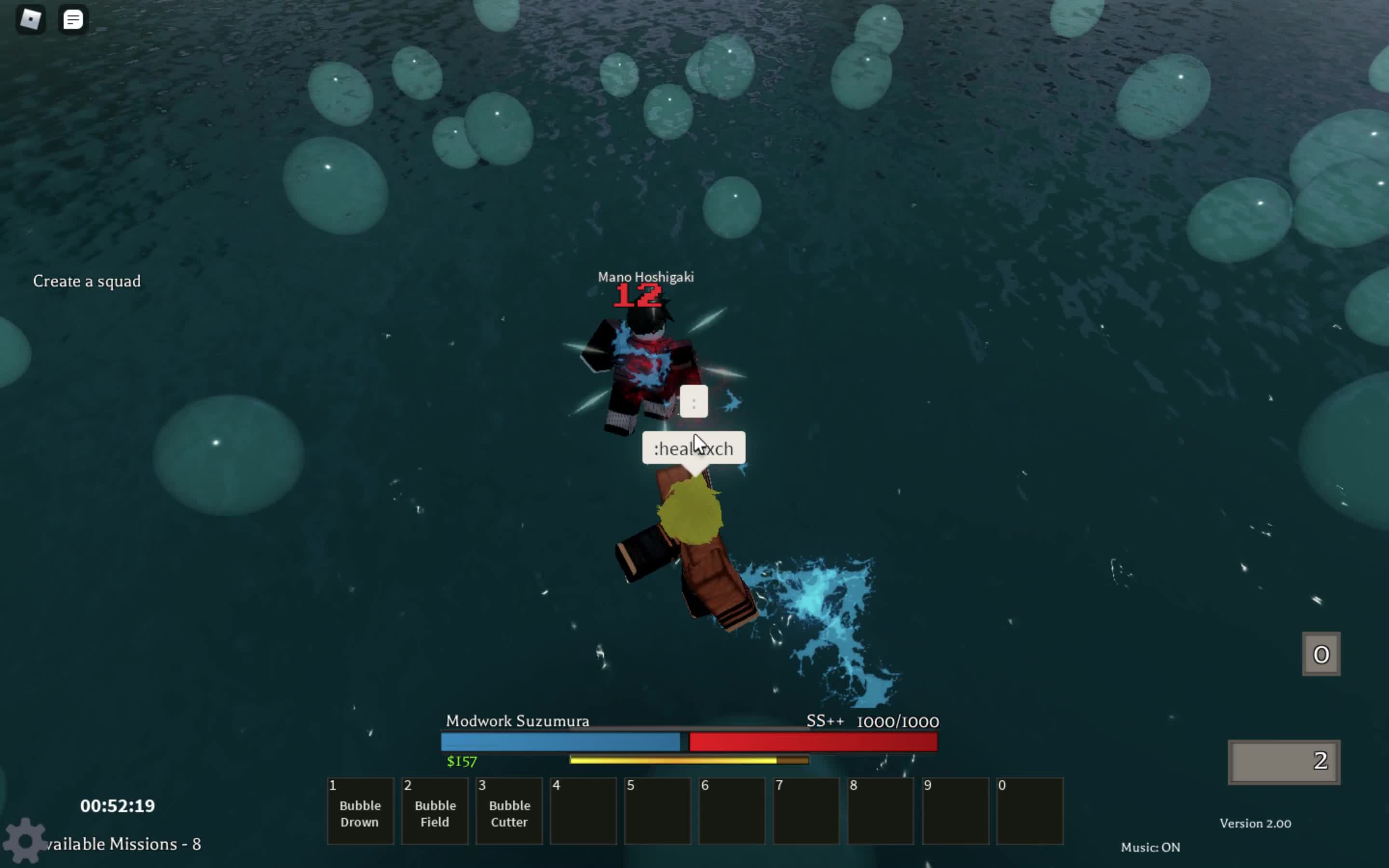
Task: Select the Bubble Drown ability slot
Action: click(360, 811)
